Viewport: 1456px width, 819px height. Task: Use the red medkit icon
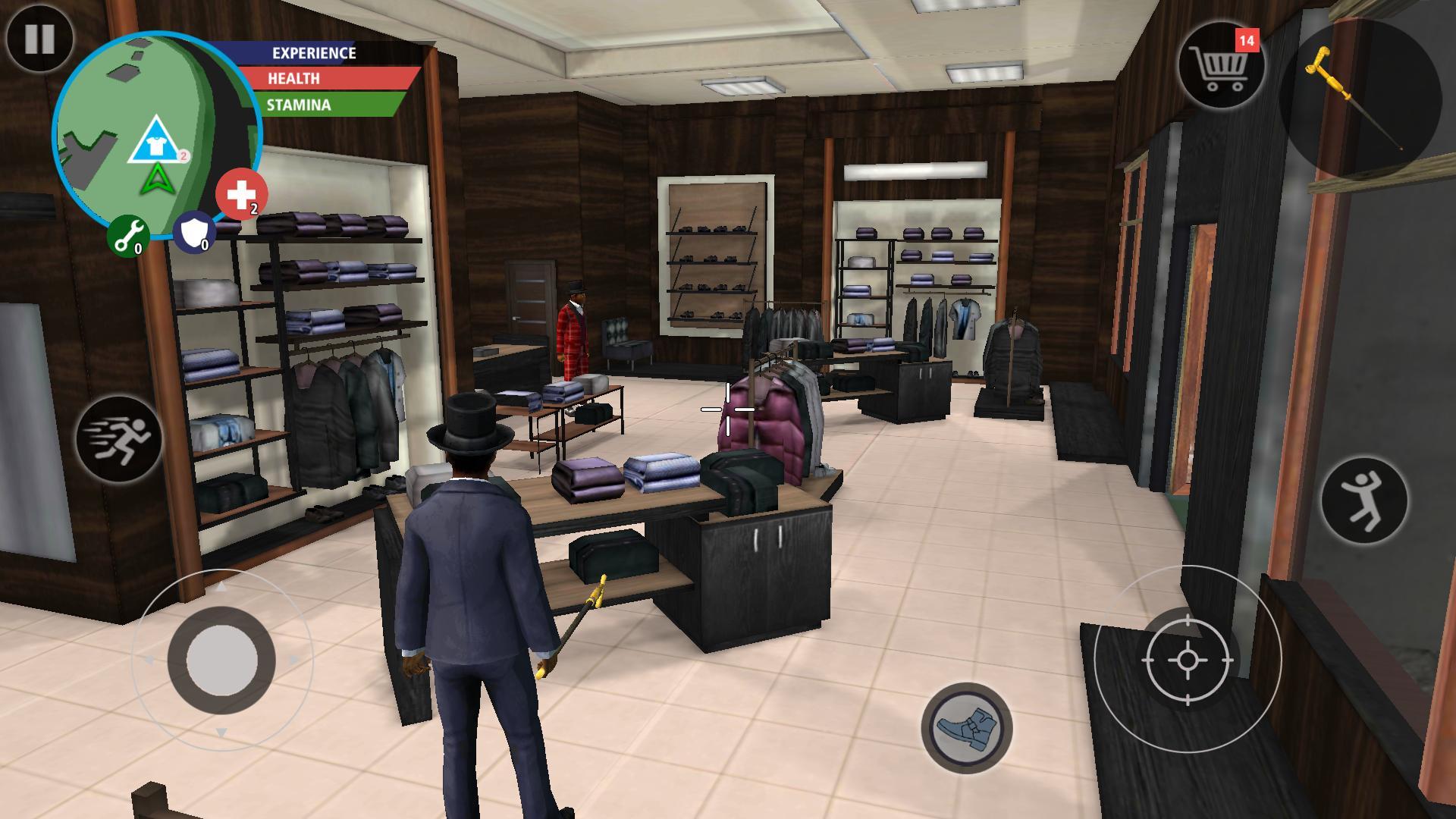tap(241, 194)
